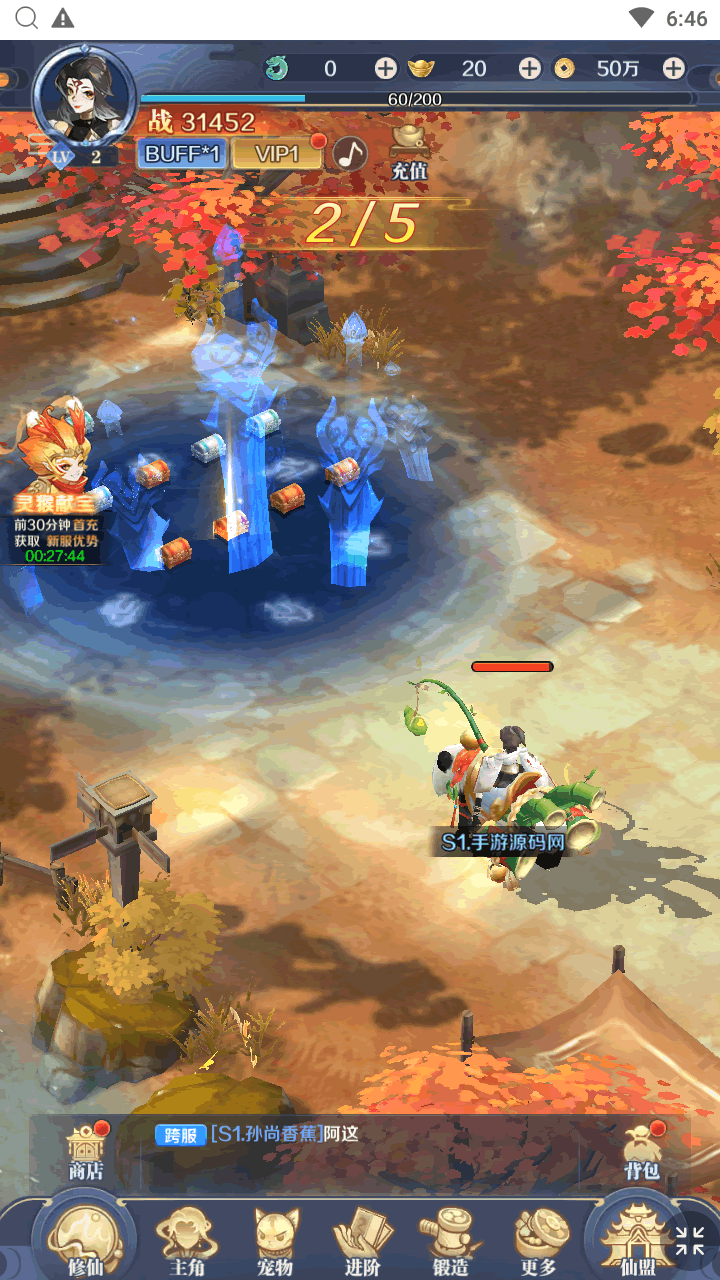Open the 宠物 pet menu

(275, 1240)
